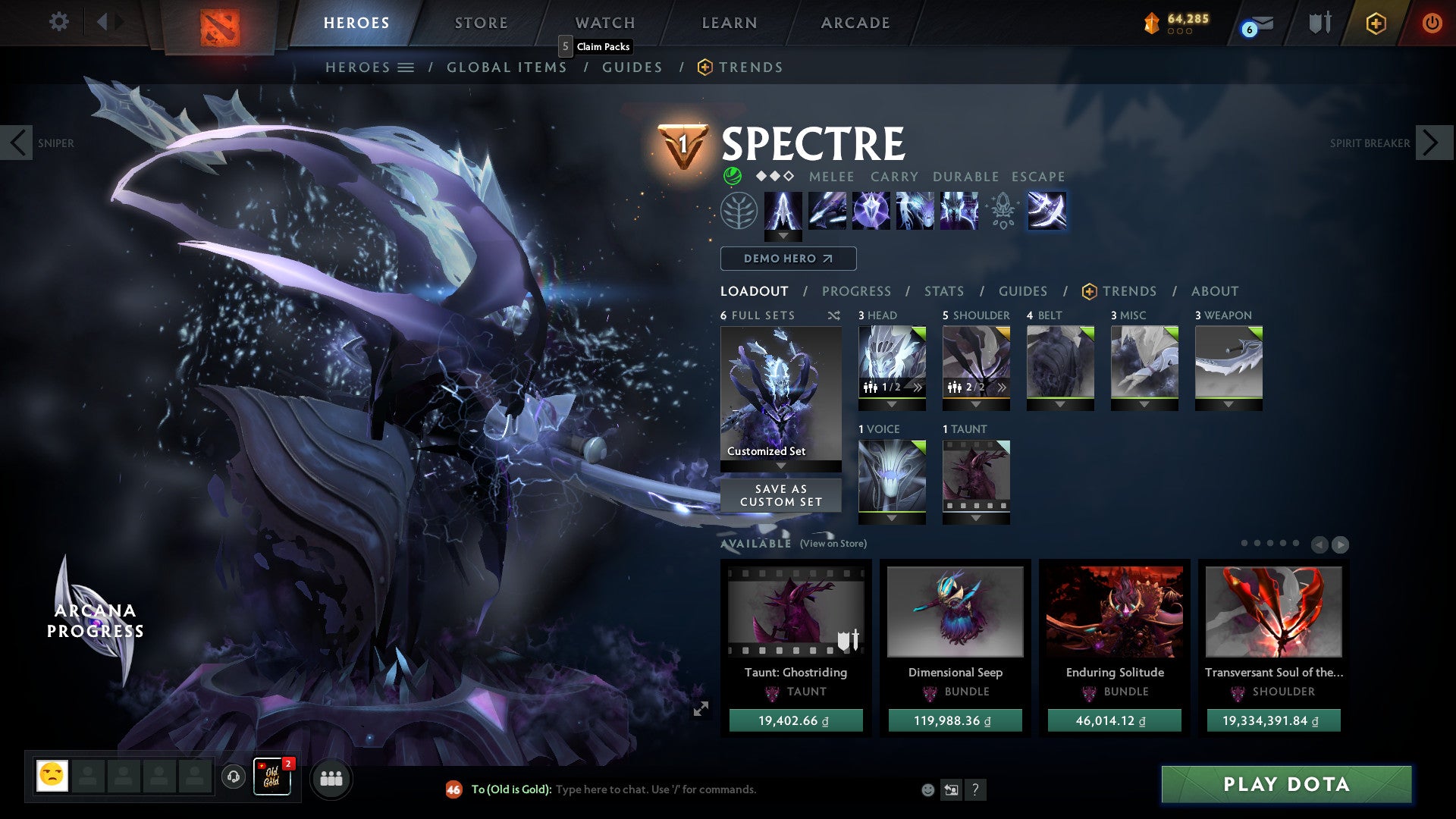Open the Heroes hamburger menu expander
Viewport: 1456px width, 819px height.
[x=406, y=67]
